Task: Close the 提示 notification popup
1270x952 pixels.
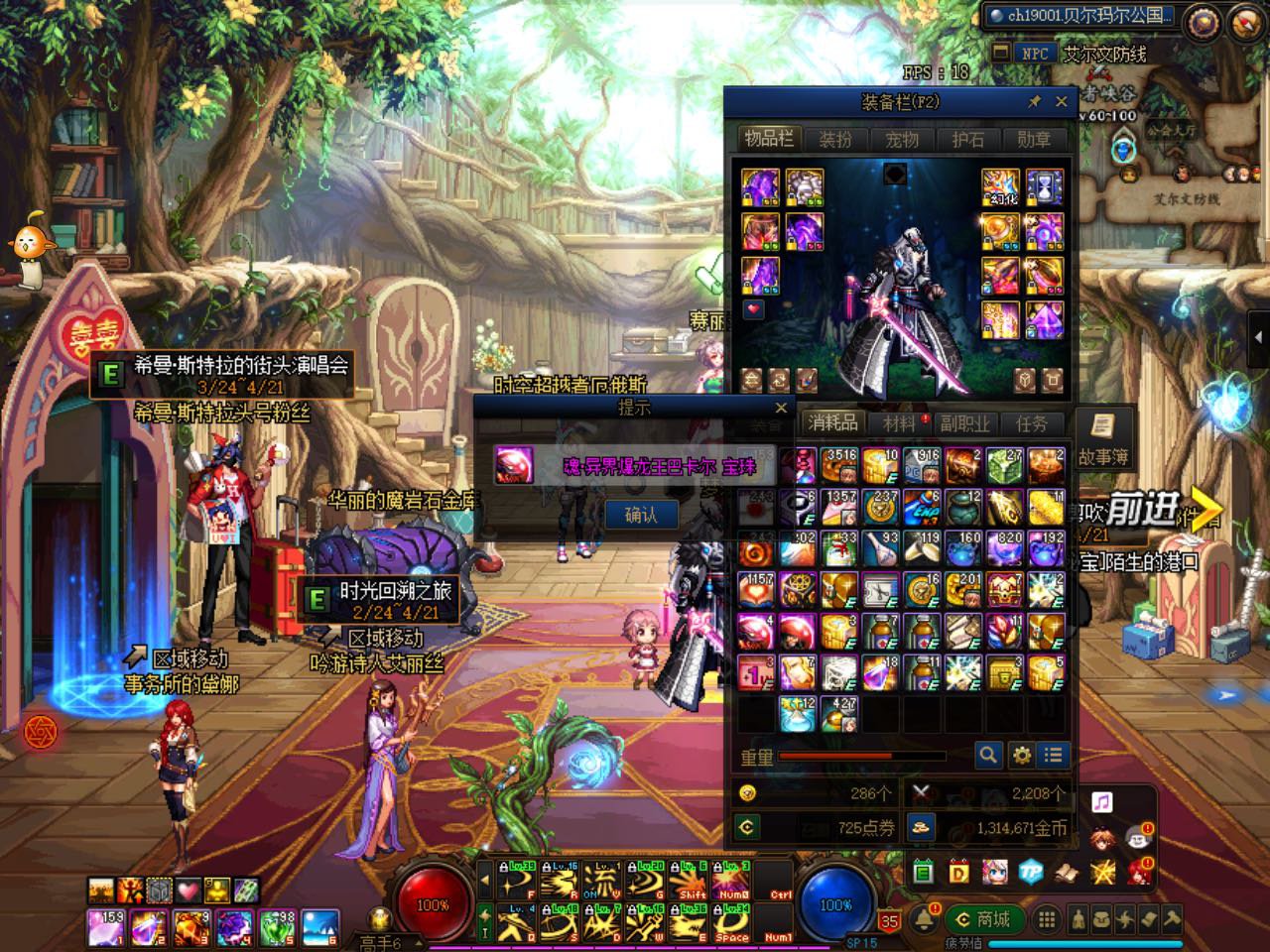Action: 781,408
